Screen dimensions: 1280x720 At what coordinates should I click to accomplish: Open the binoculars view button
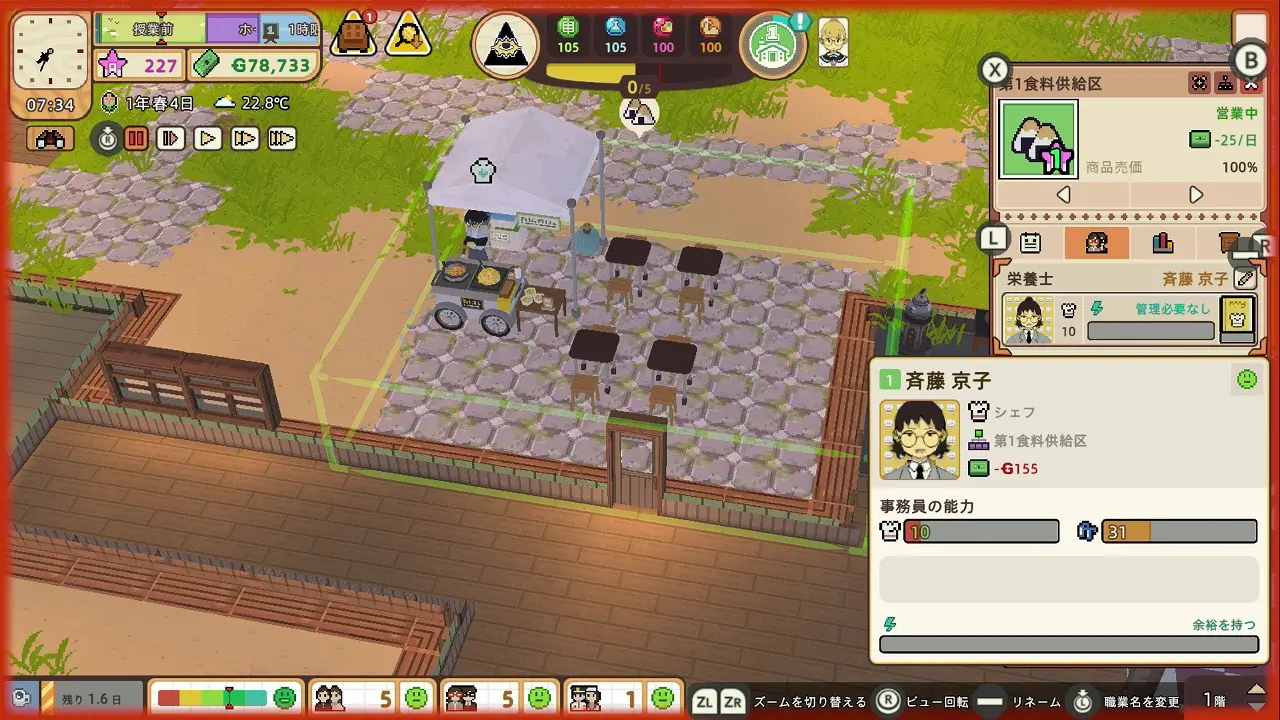coord(50,139)
